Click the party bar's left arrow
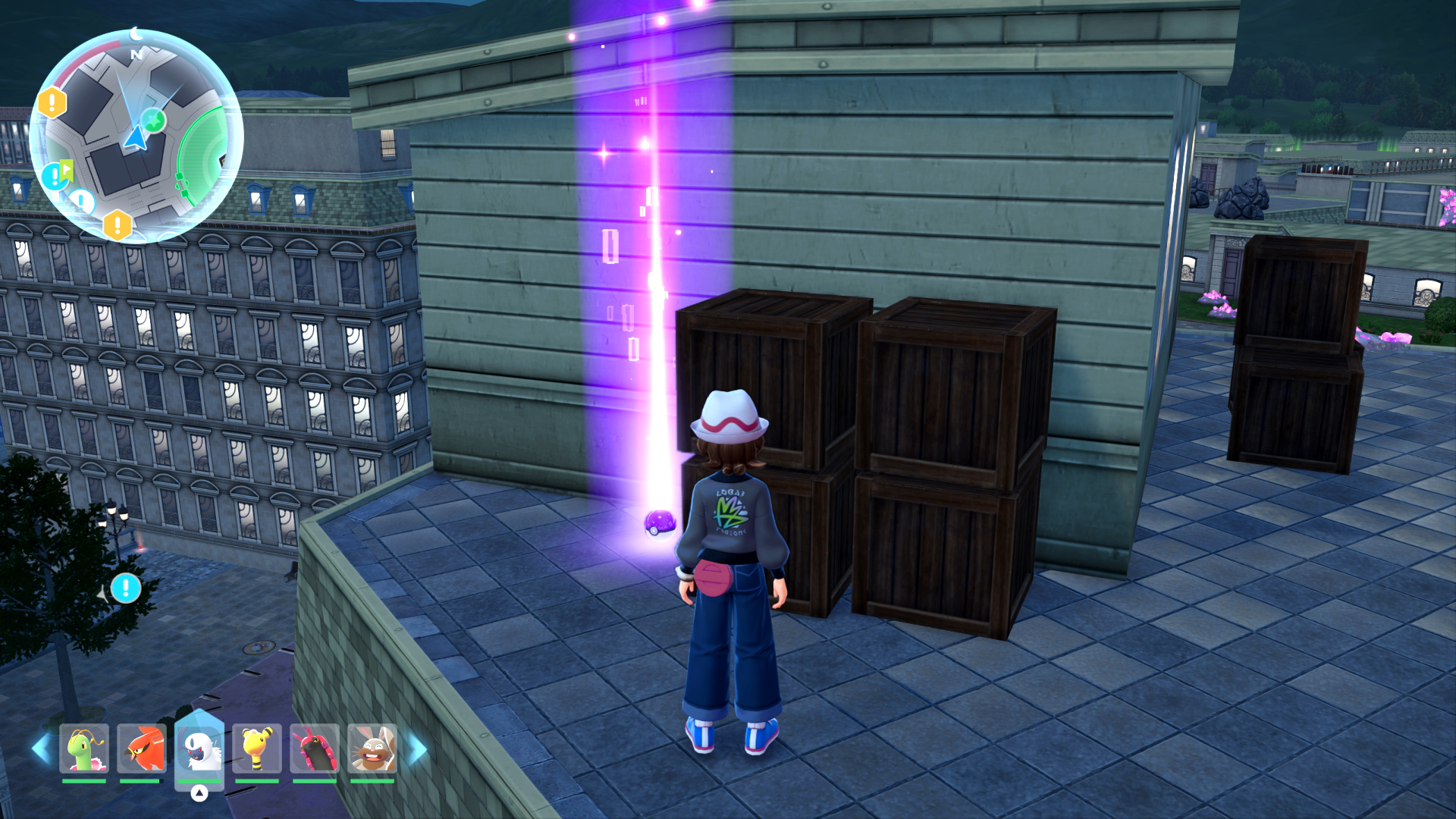The image size is (1456, 819). [41, 748]
